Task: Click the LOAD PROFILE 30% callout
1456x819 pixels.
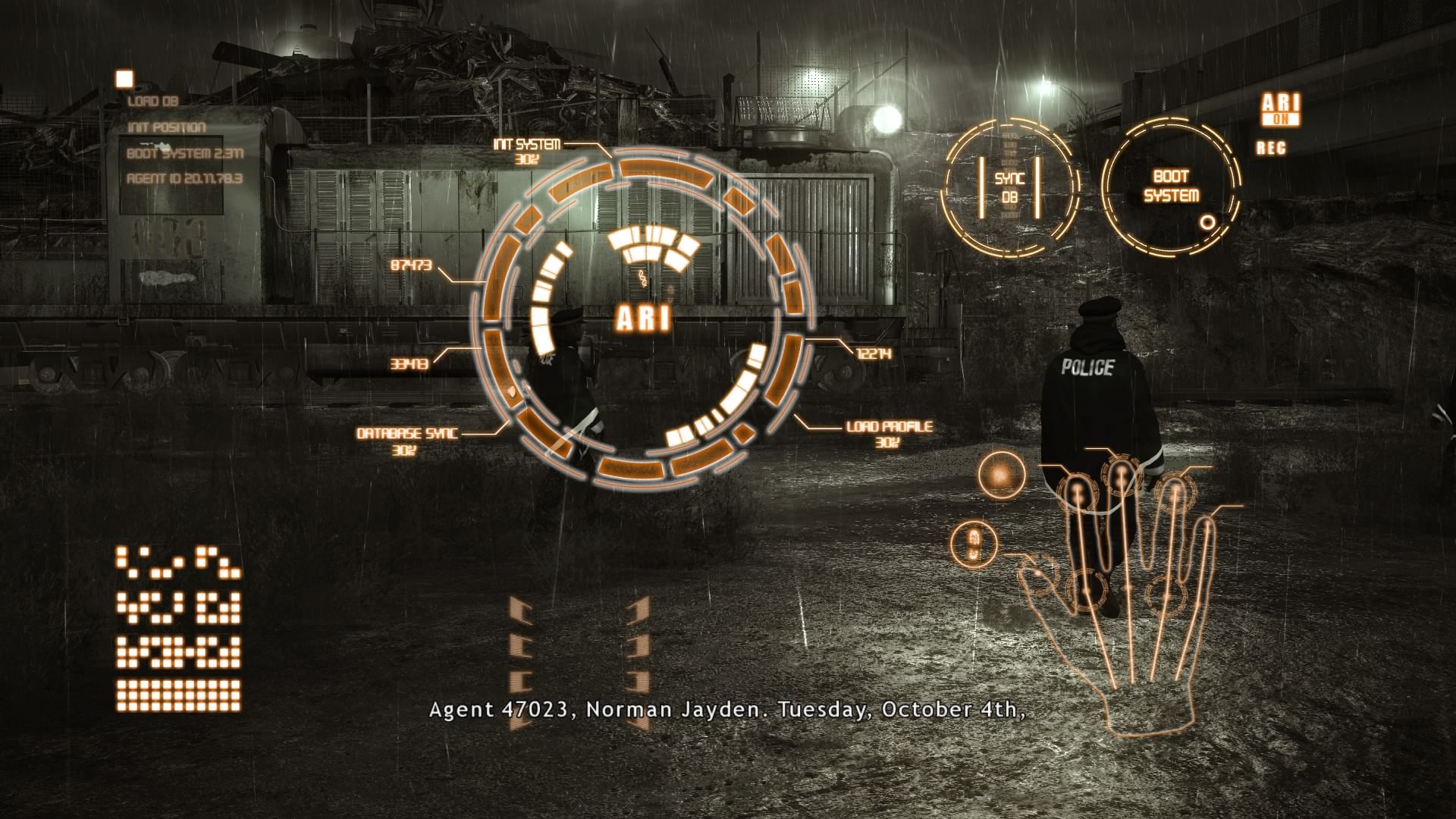Action: click(x=887, y=432)
